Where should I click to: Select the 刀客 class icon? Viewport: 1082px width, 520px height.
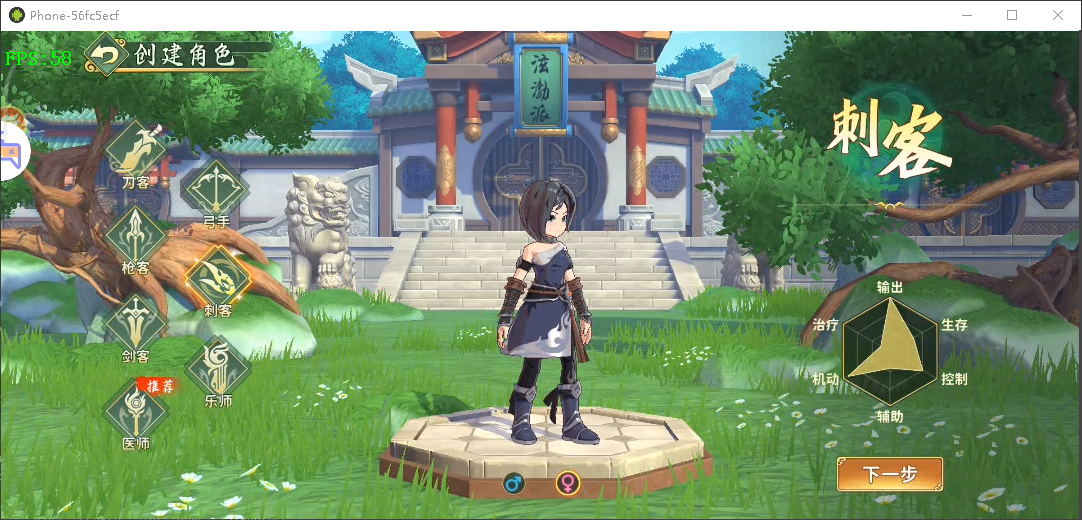[136, 150]
